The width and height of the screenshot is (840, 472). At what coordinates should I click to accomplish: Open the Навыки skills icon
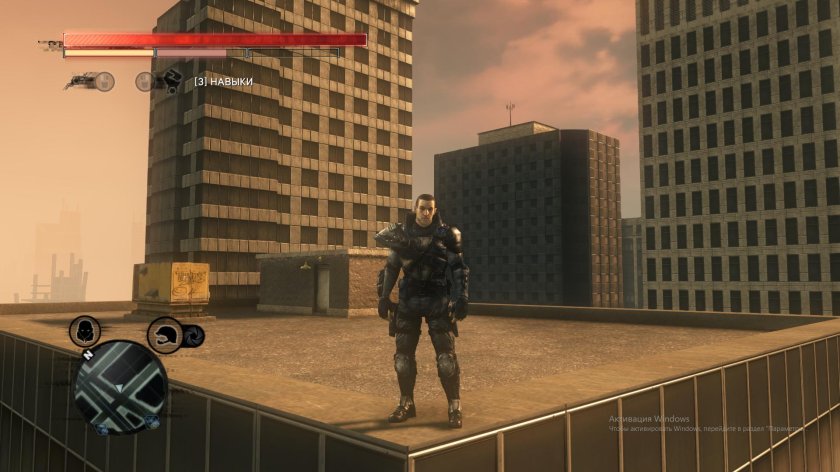coord(170,81)
